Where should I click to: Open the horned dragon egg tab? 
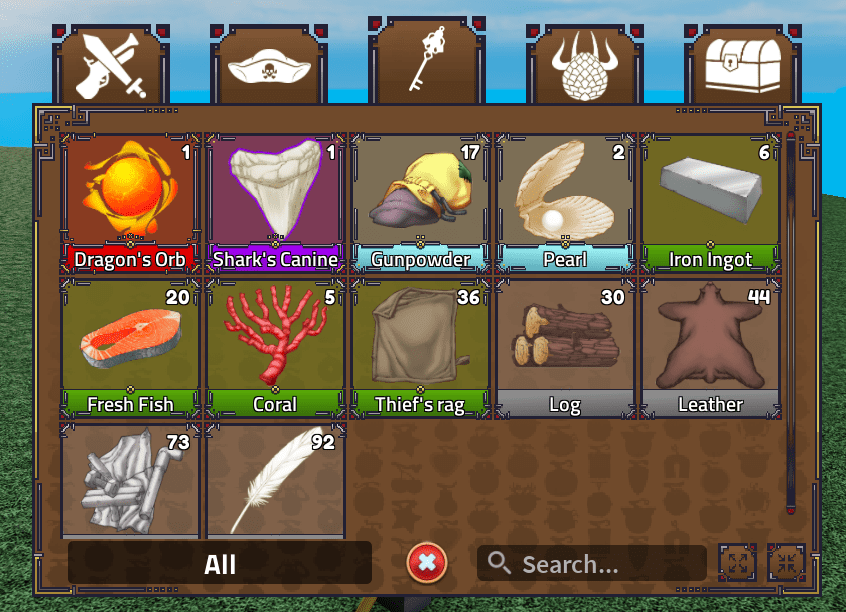click(x=581, y=67)
